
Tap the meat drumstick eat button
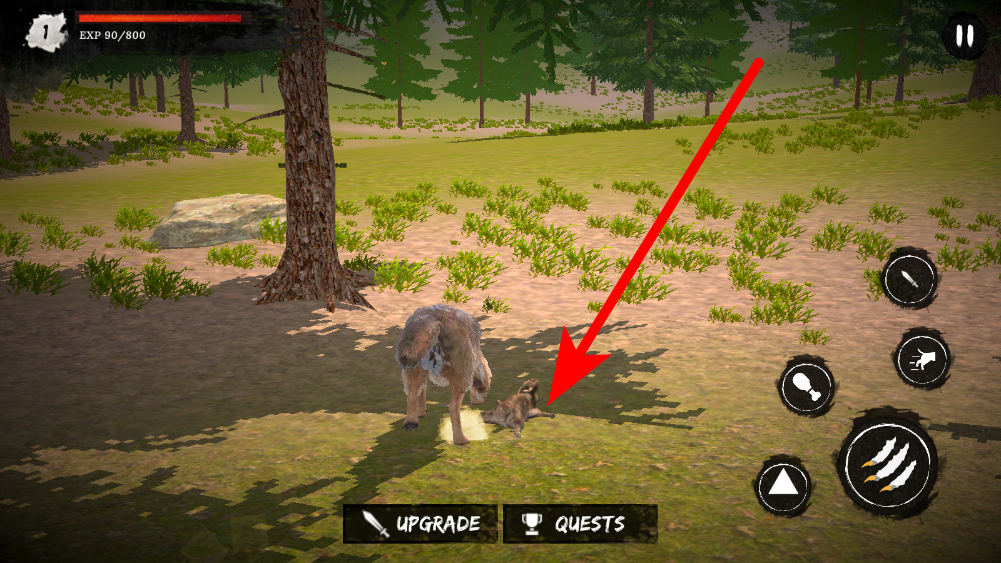(x=806, y=386)
